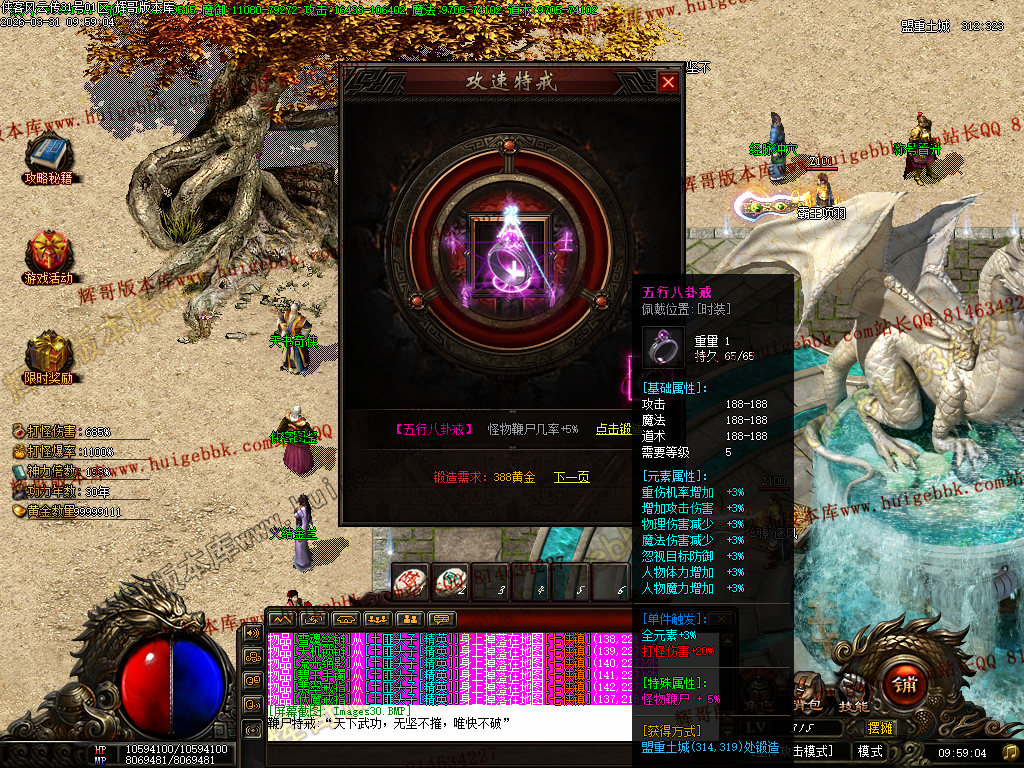The height and width of the screenshot is (768, 1024).
Task: Open the 攻略秘籍 strategy guide book
Action: (48, 155)
